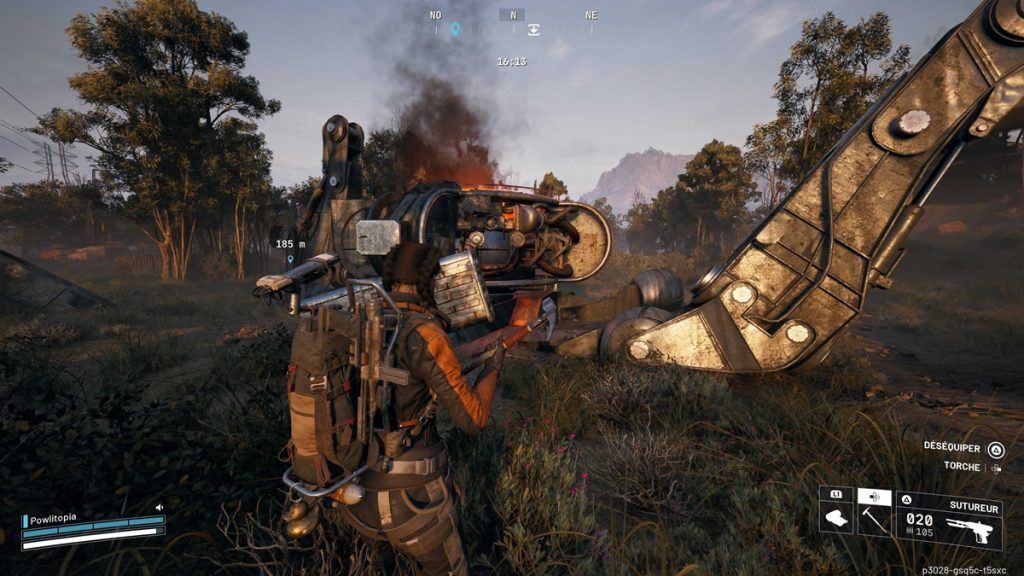The image size is (1024, 576).
Task: Select the Sutureur pistol weapon slot
Action: [948, 521]
